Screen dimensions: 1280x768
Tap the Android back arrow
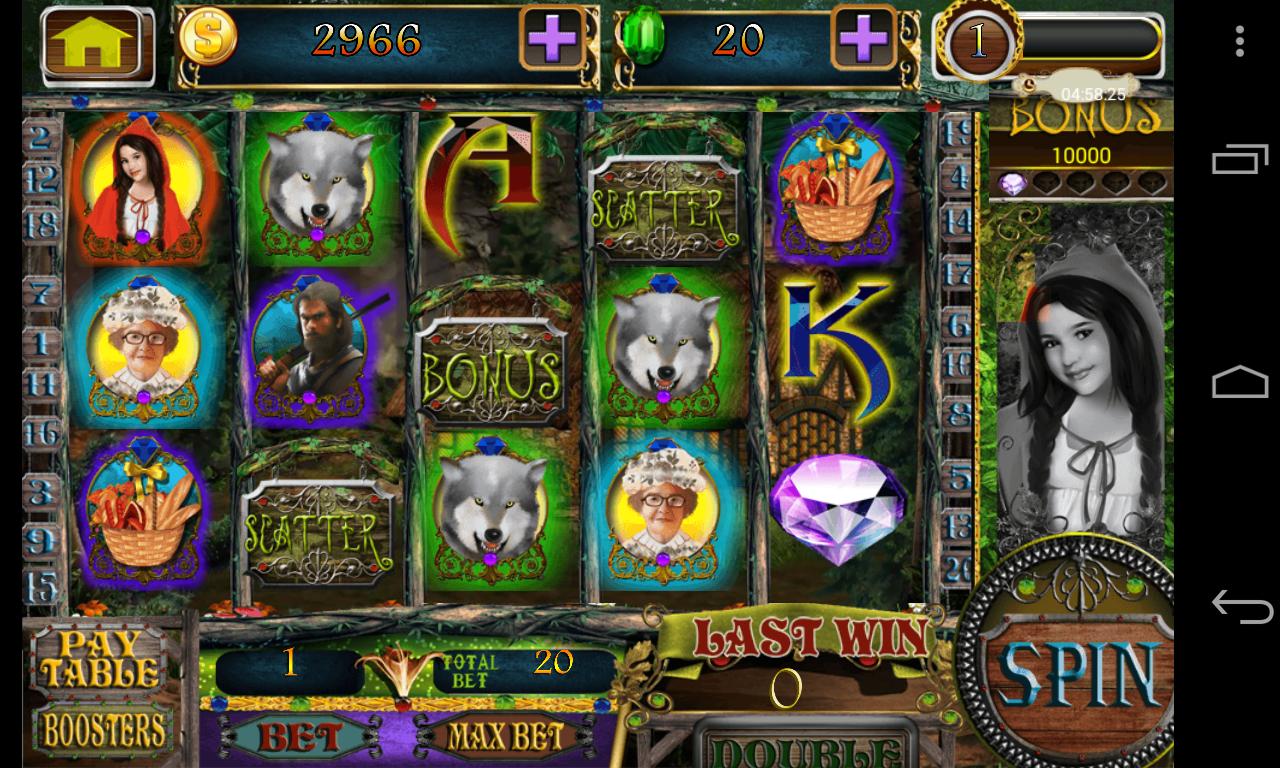click(x=1240, y=606)
